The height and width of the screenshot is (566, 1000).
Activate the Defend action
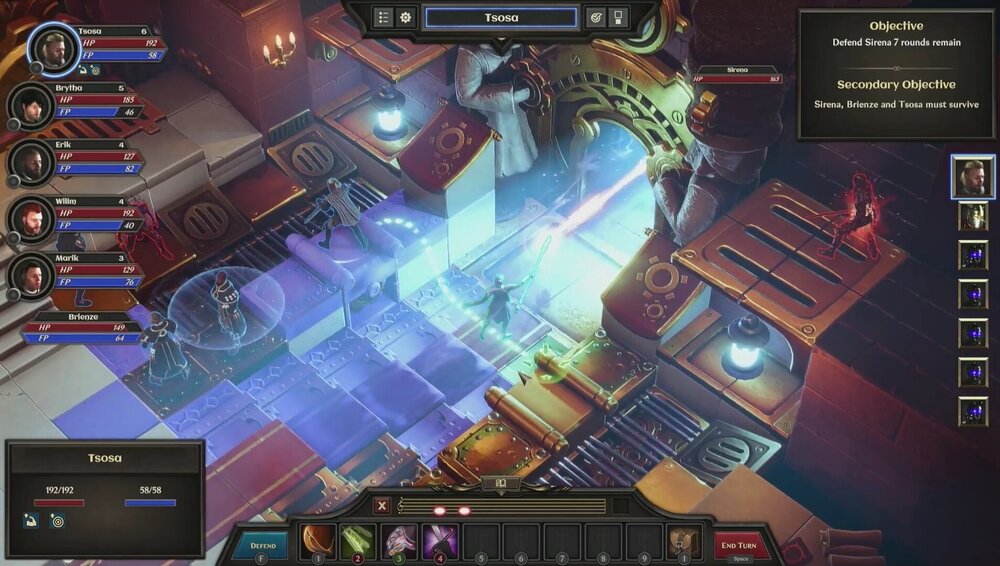262,545
